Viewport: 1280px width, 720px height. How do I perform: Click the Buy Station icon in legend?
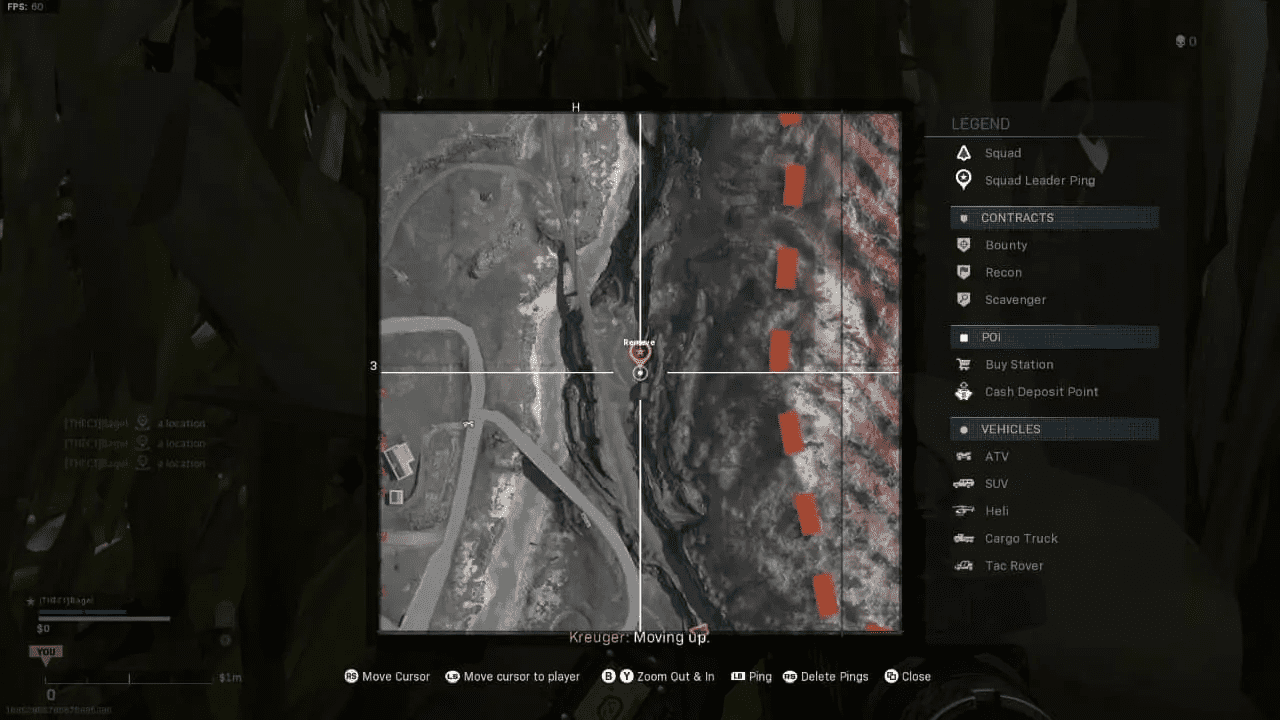[963, 364]
